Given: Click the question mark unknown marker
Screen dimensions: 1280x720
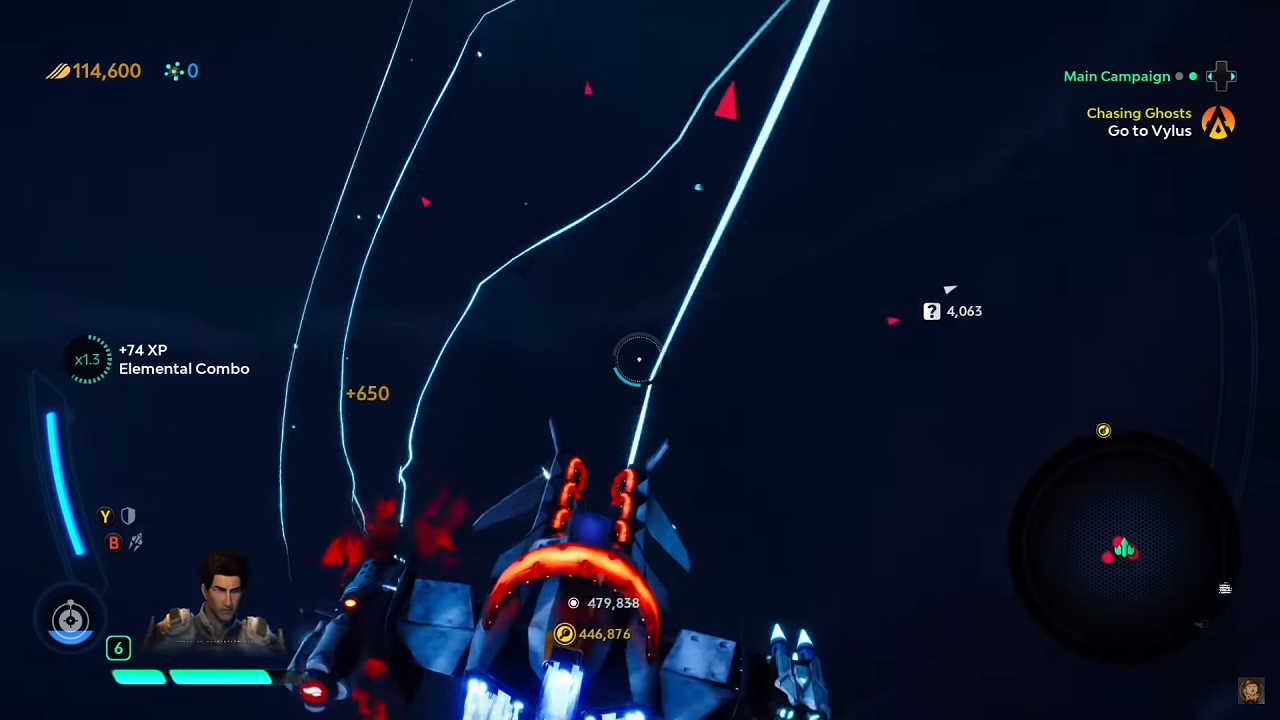Looking at the screenshot, I should (x=932, y=311).
